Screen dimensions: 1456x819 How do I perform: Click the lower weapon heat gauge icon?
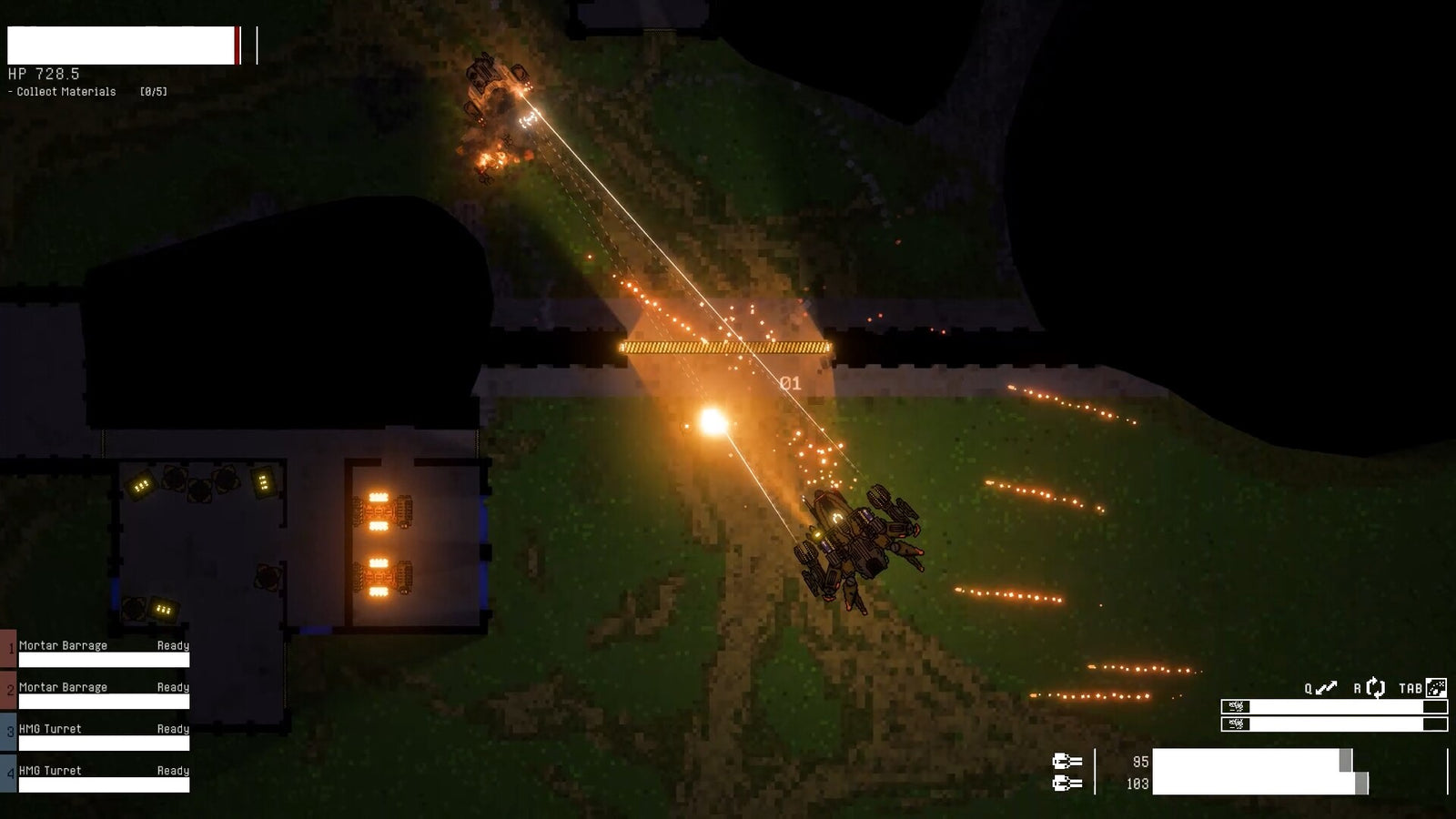coord(1236,724)
